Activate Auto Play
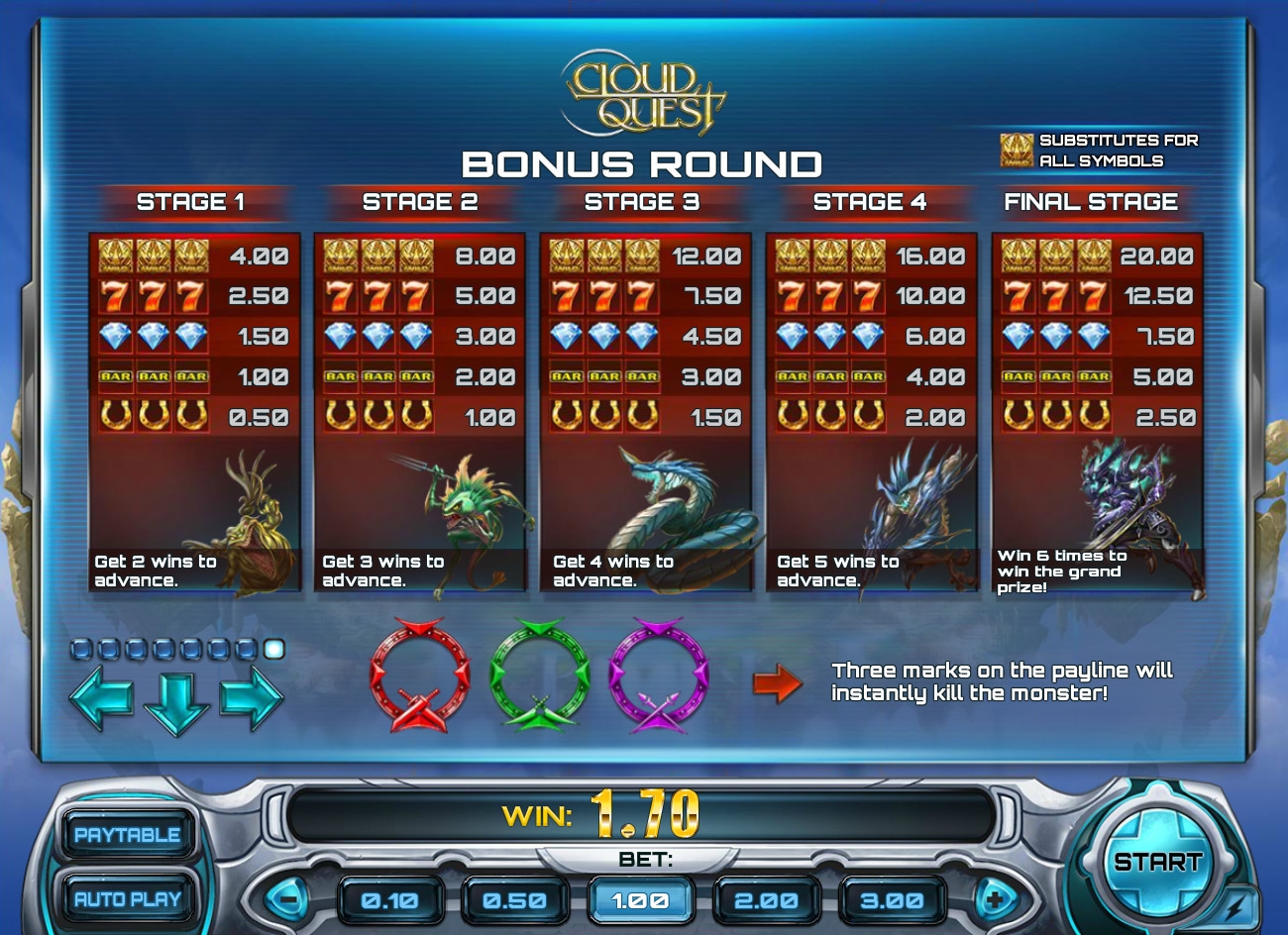 pos(127,898)
